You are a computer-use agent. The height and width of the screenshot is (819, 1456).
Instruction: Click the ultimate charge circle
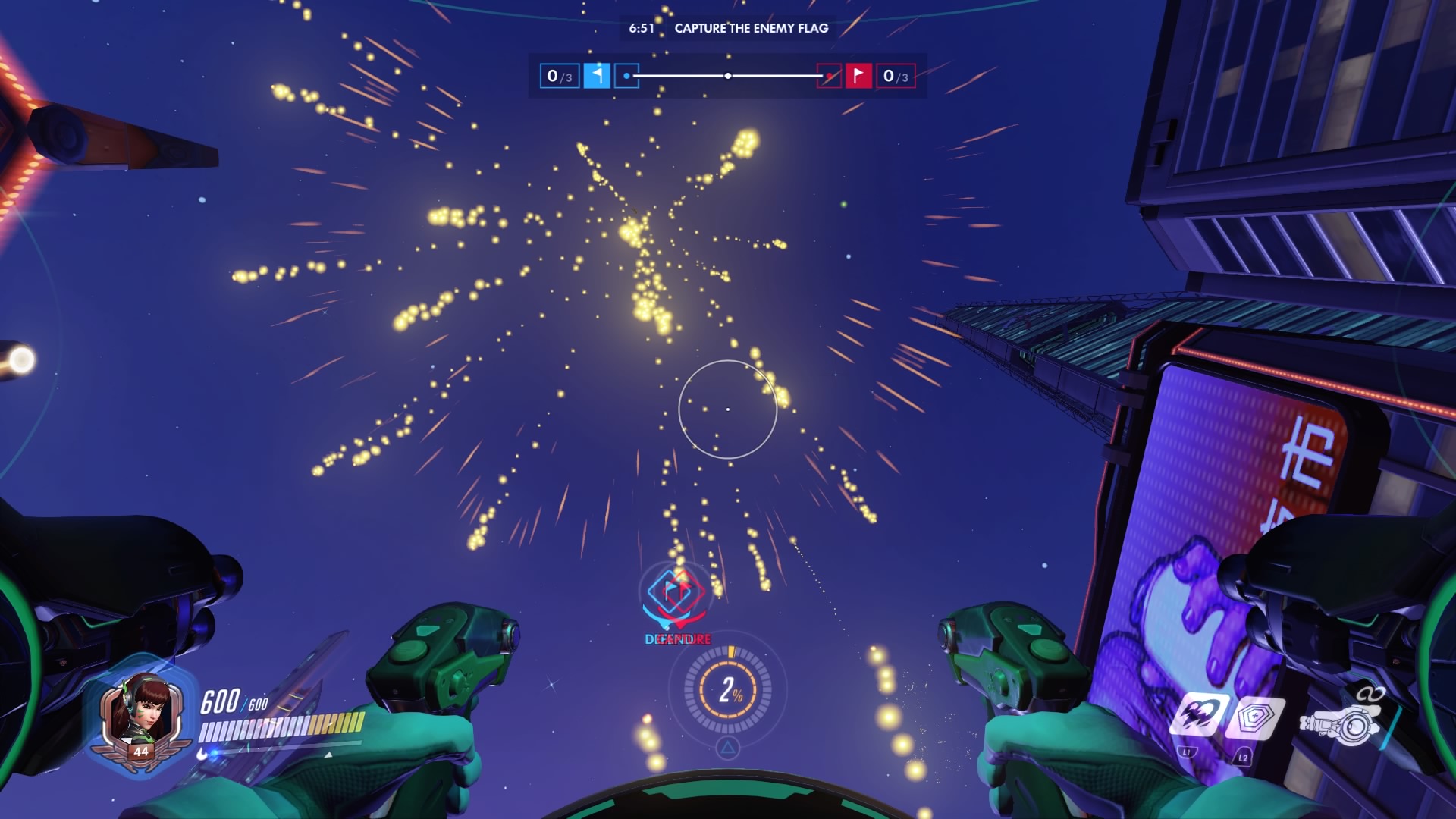click(x=728, y=690)
